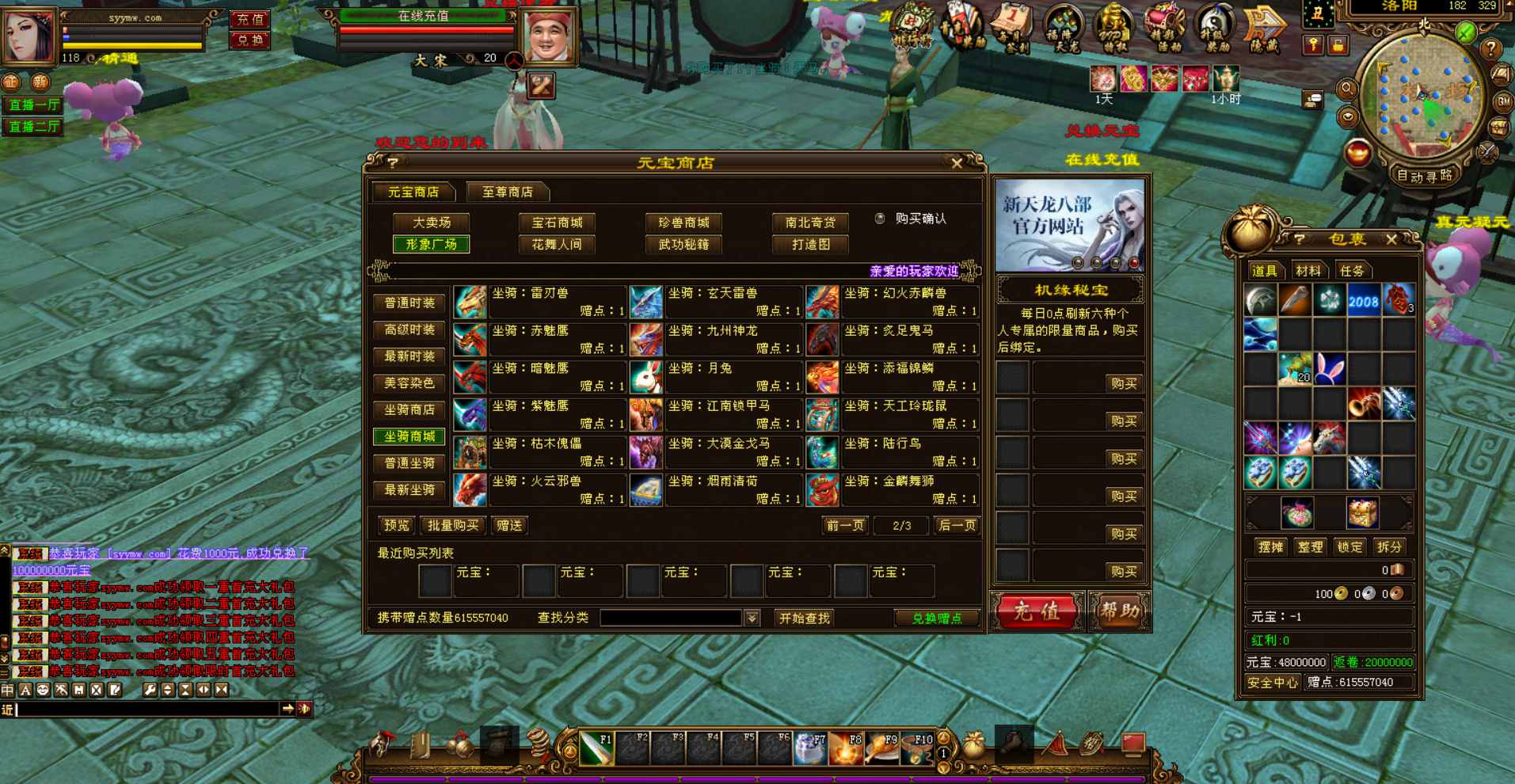The image size is (1515, 784).
Task: Switch to the 至尊商店 tab
Action: 507,191
